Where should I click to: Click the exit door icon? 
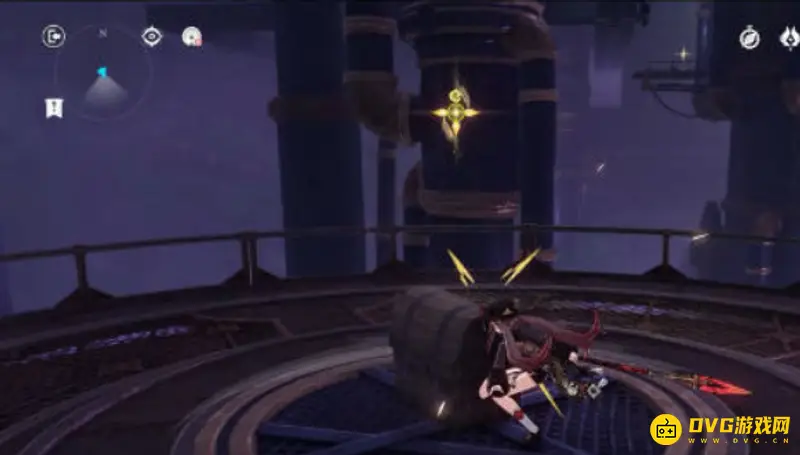click(53, 37)
